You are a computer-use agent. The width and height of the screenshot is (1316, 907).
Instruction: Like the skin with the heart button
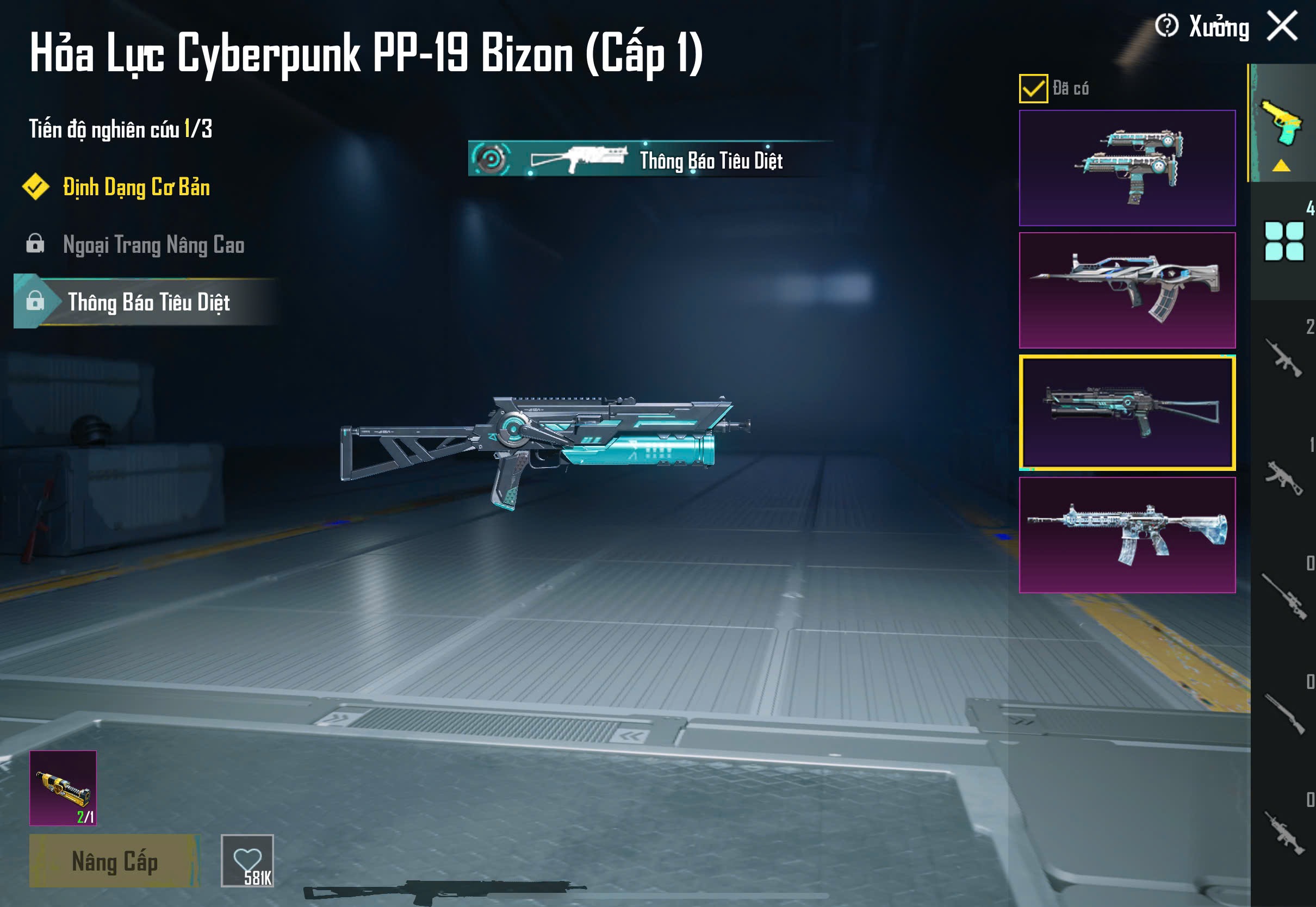247,860
